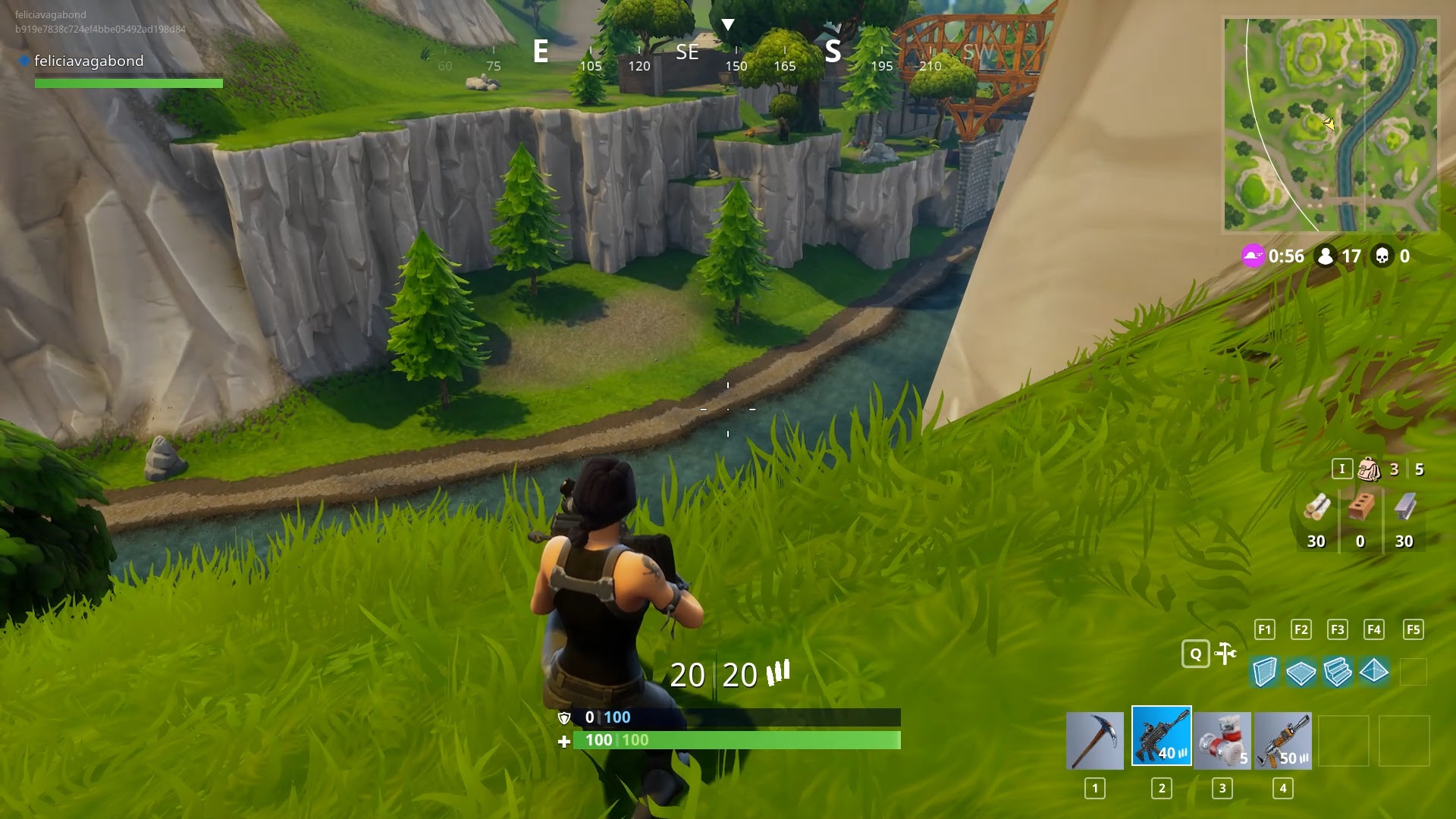Select the wood material icon

click(x=1316, y=507)
